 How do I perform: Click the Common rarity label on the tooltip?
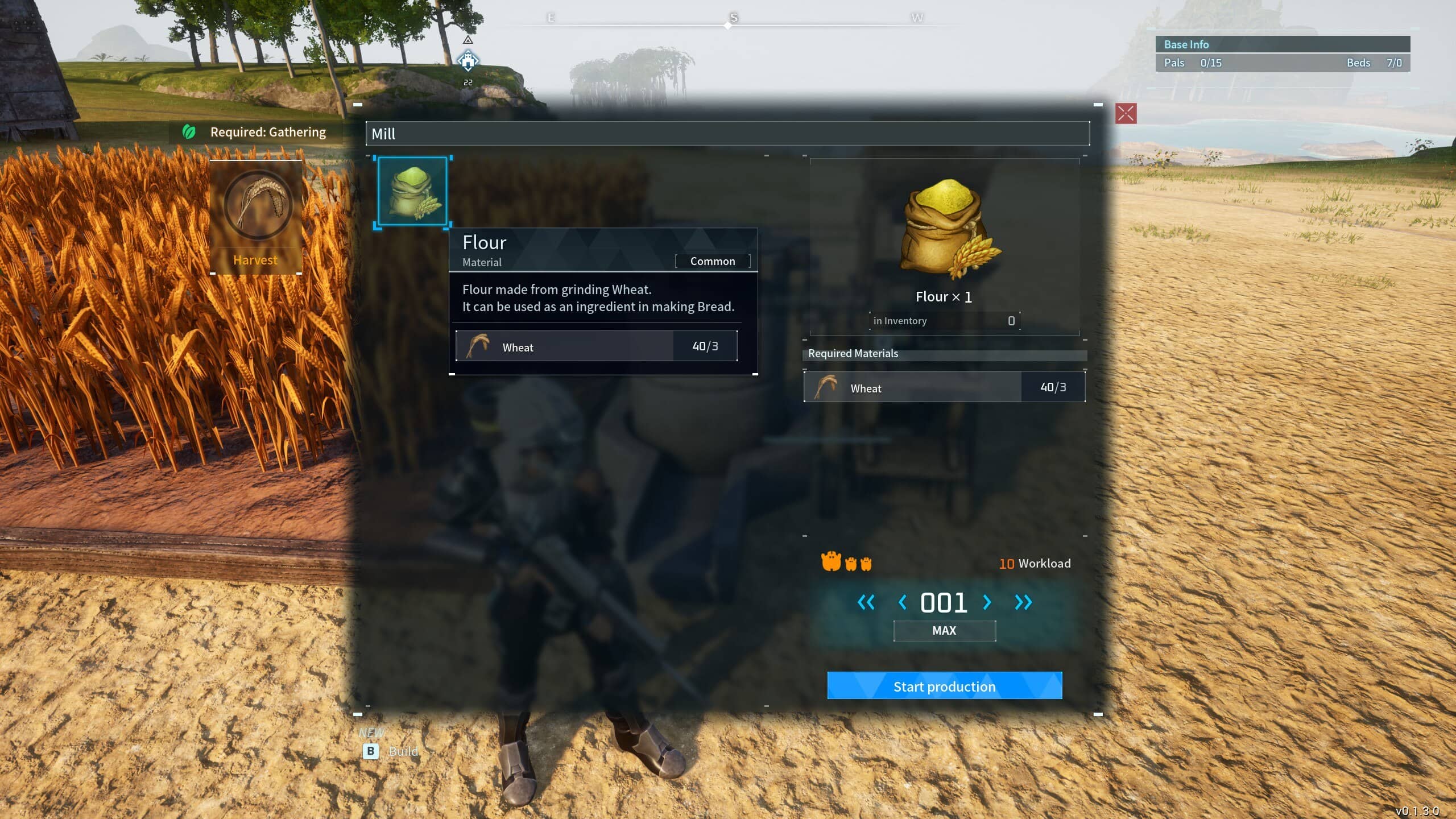tap(712, 261)
